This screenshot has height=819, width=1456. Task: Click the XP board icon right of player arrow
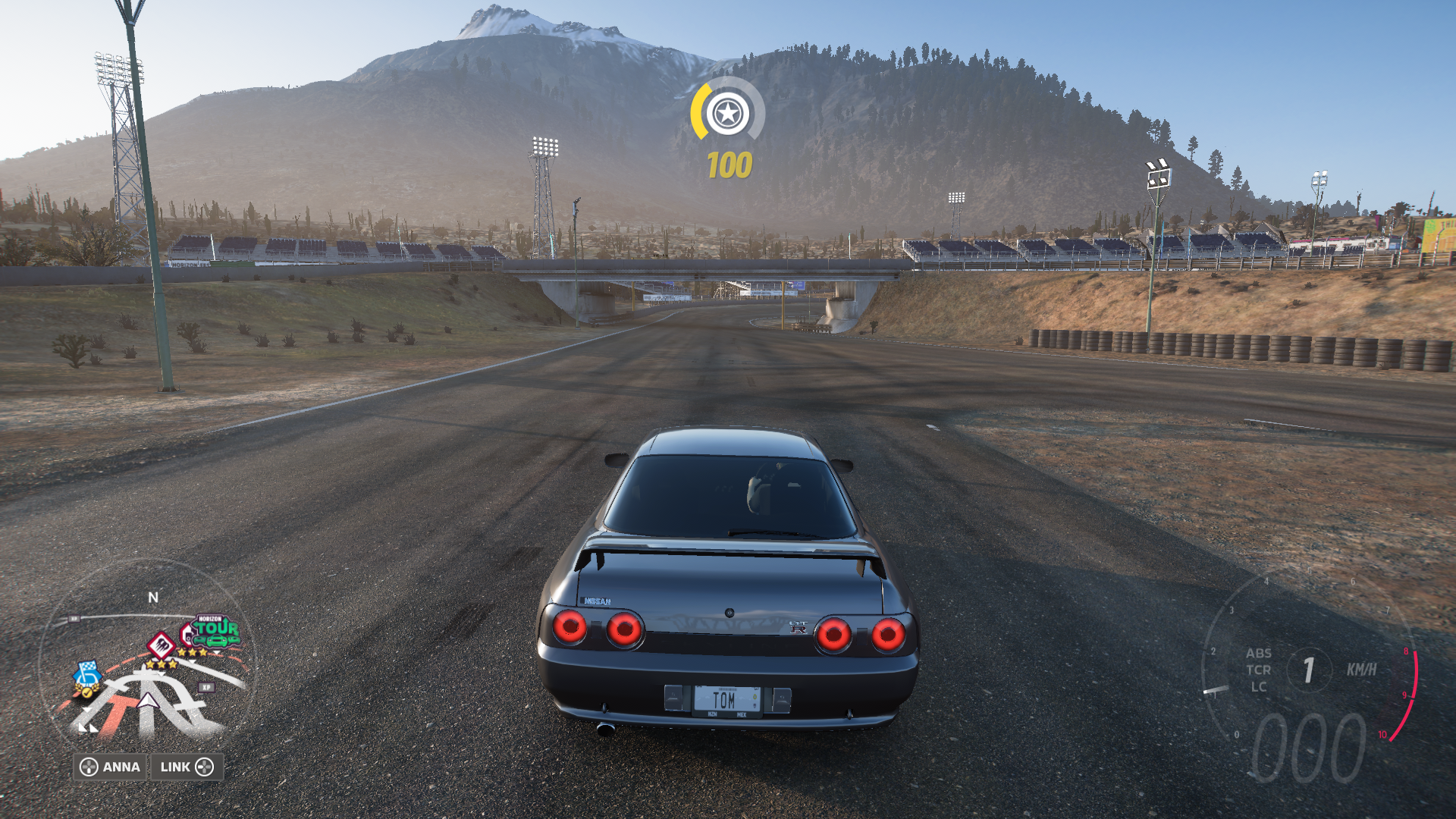click(x=206, y=687)
